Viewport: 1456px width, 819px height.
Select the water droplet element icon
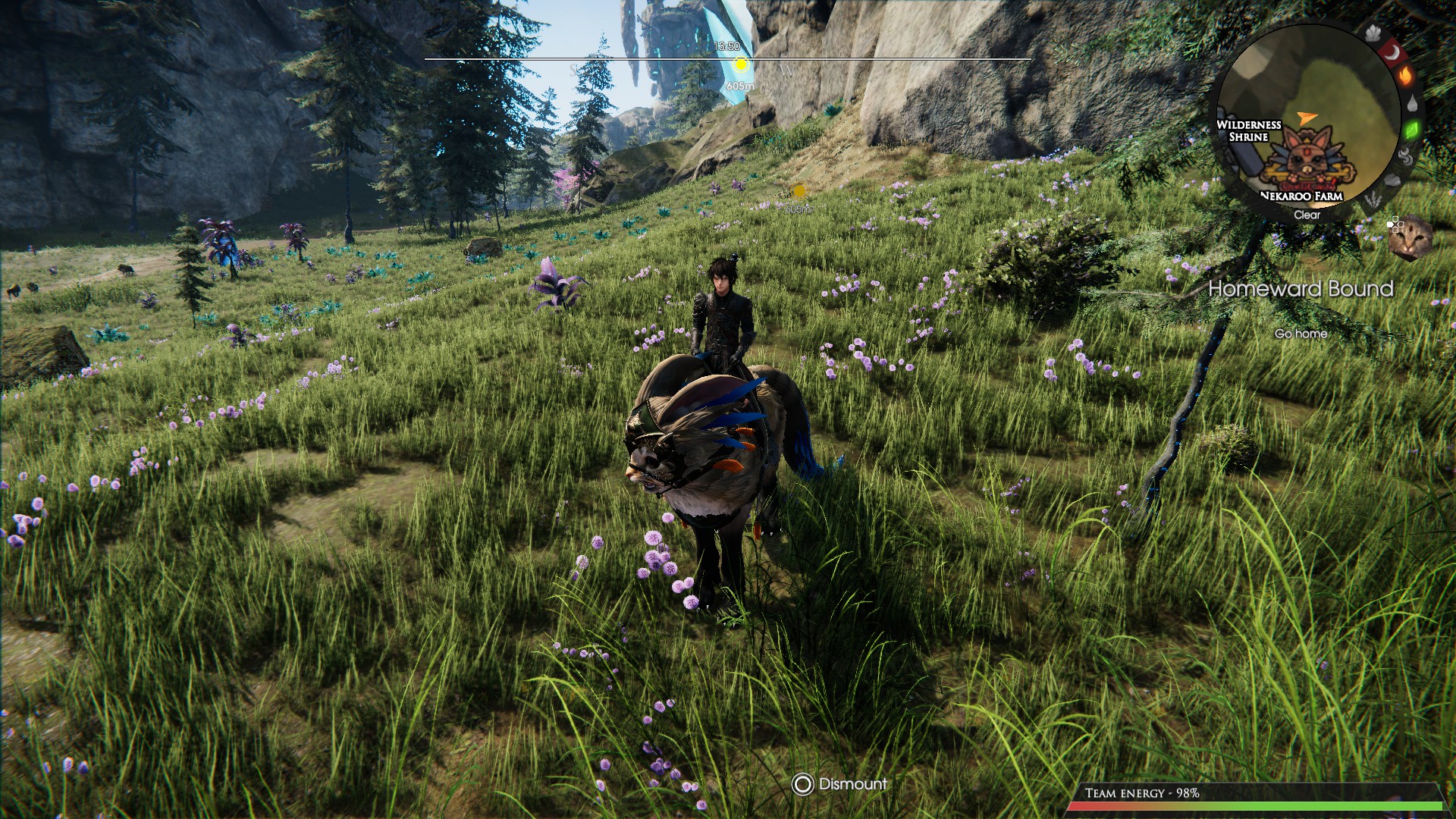coord(1412,103)
